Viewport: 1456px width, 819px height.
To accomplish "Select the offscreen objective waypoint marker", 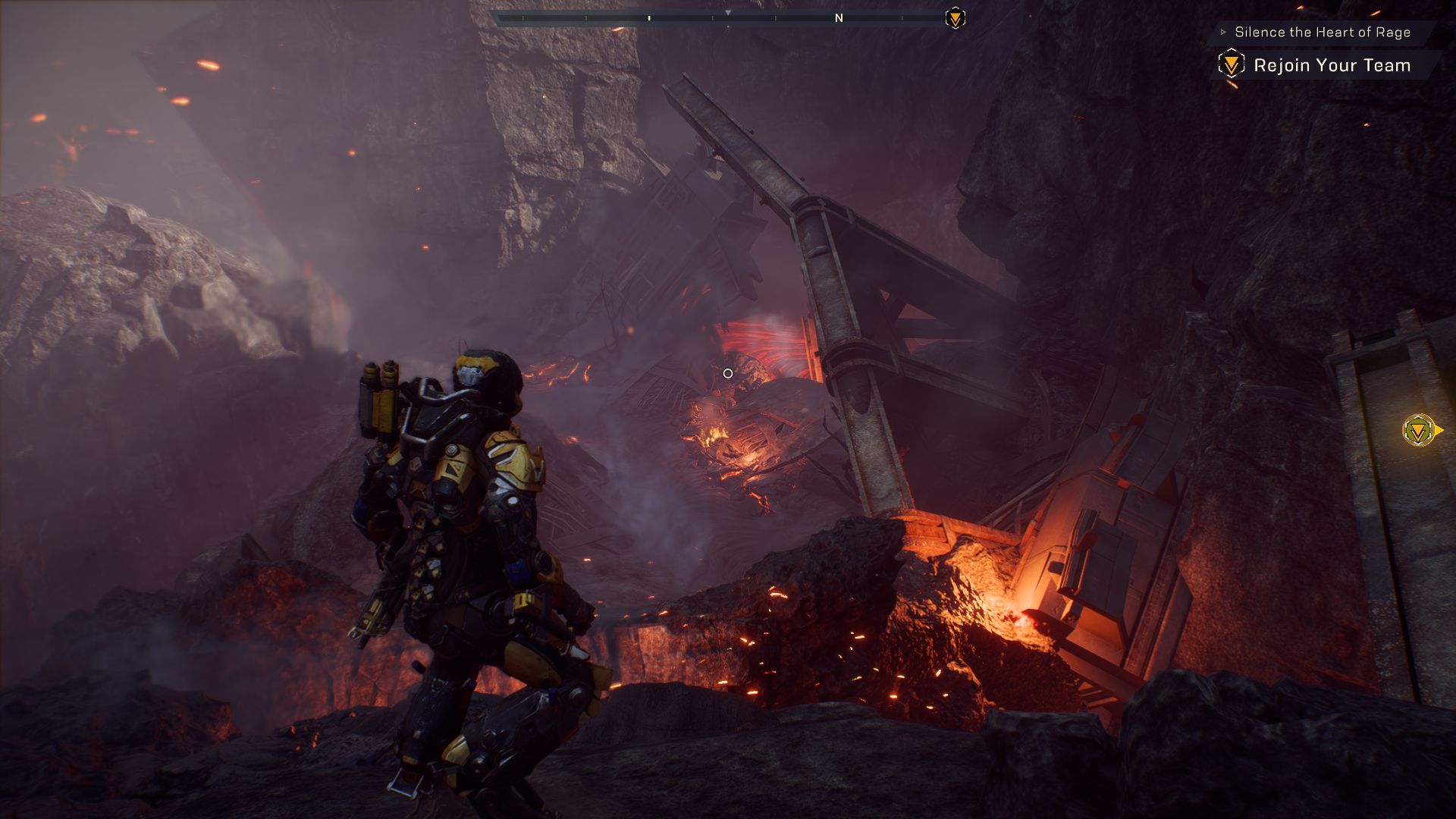I will (x=1419, y=431).
